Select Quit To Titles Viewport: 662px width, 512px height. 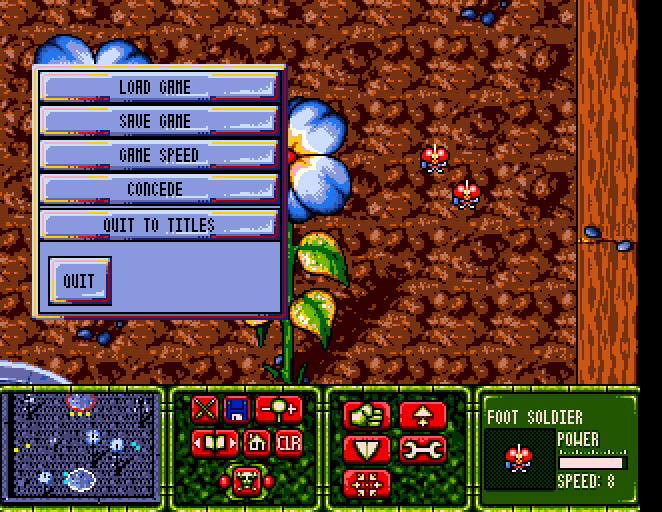tap(159, 224)
